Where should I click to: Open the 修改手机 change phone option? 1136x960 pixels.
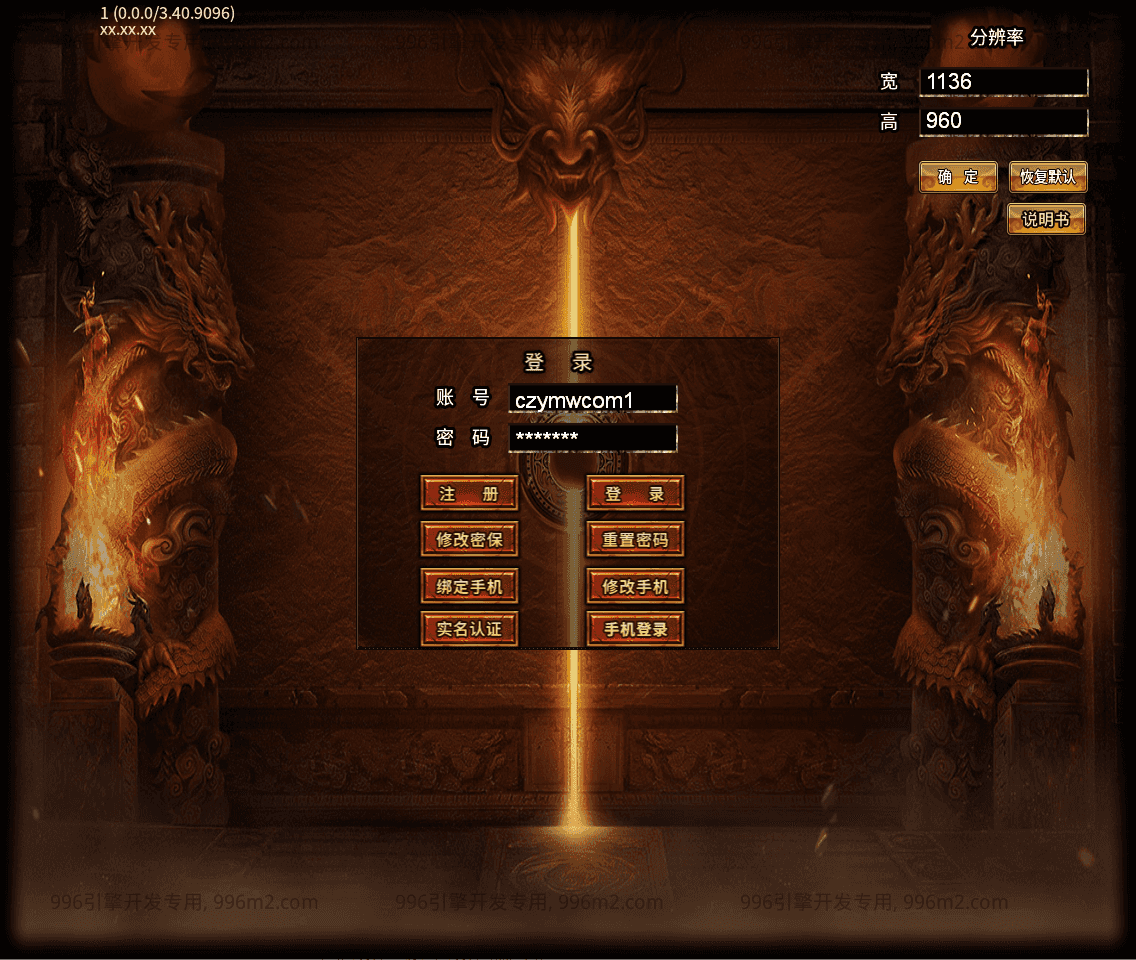[x=635, y=586]
